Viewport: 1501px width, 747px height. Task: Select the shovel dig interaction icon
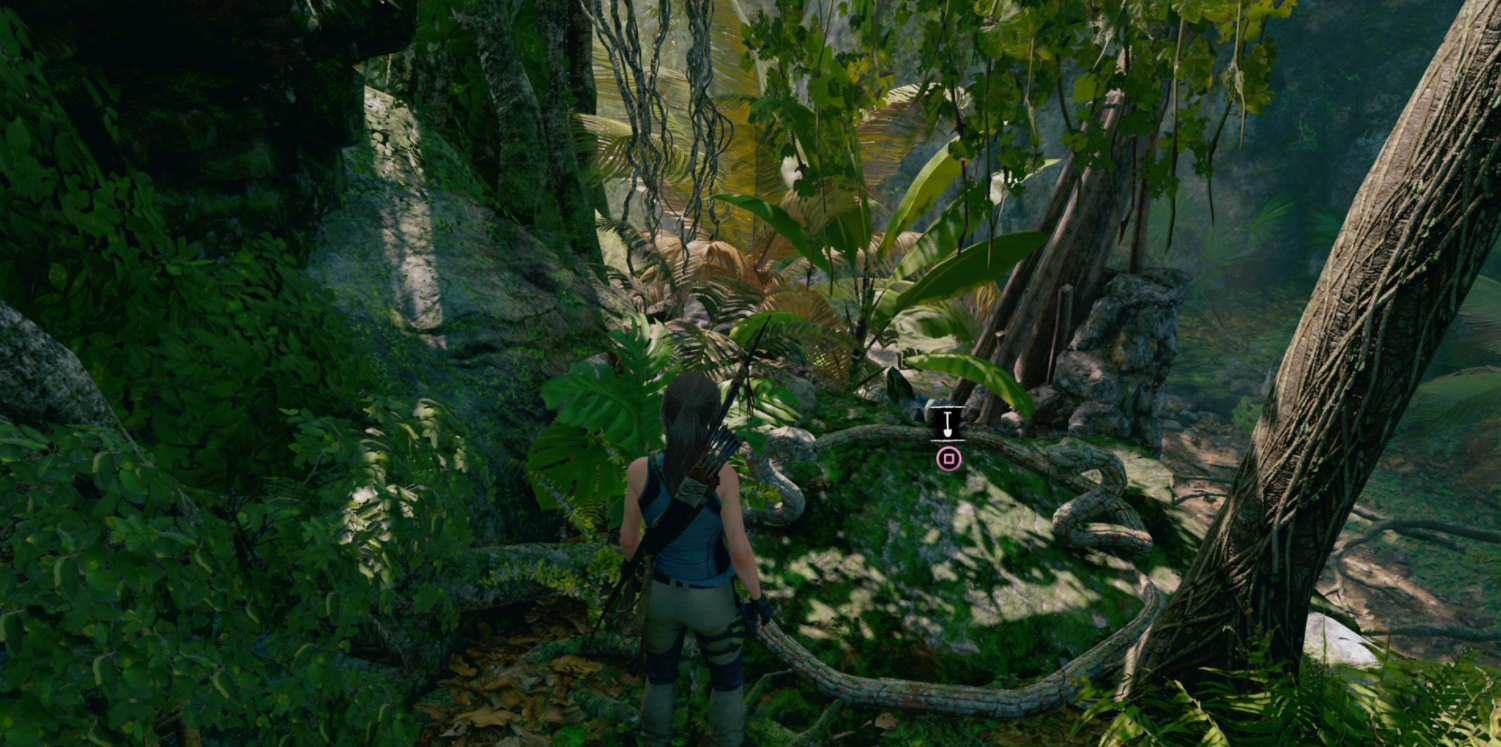click(x=947, y=424)
